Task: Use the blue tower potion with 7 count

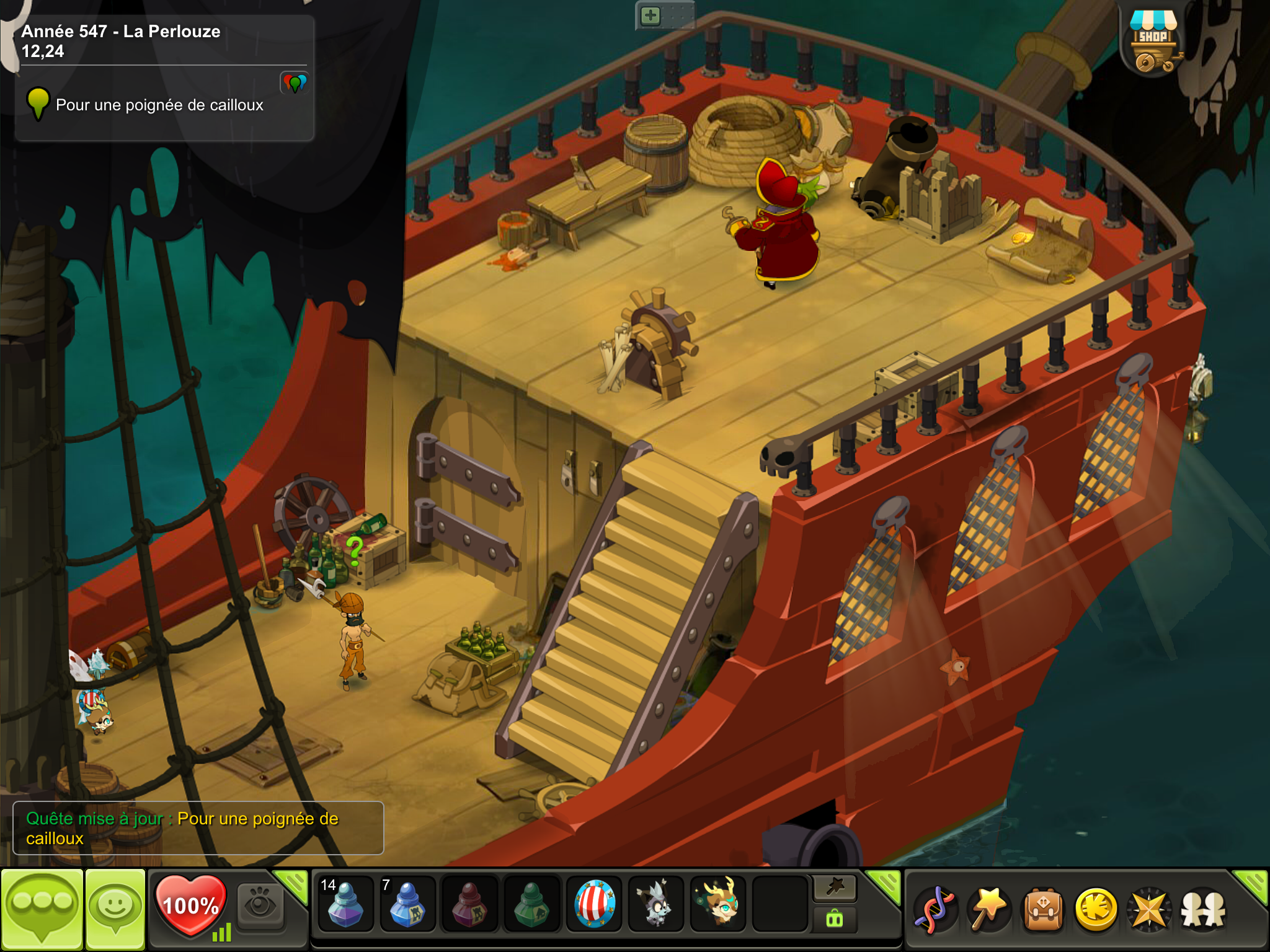Action: click(407, 904)
